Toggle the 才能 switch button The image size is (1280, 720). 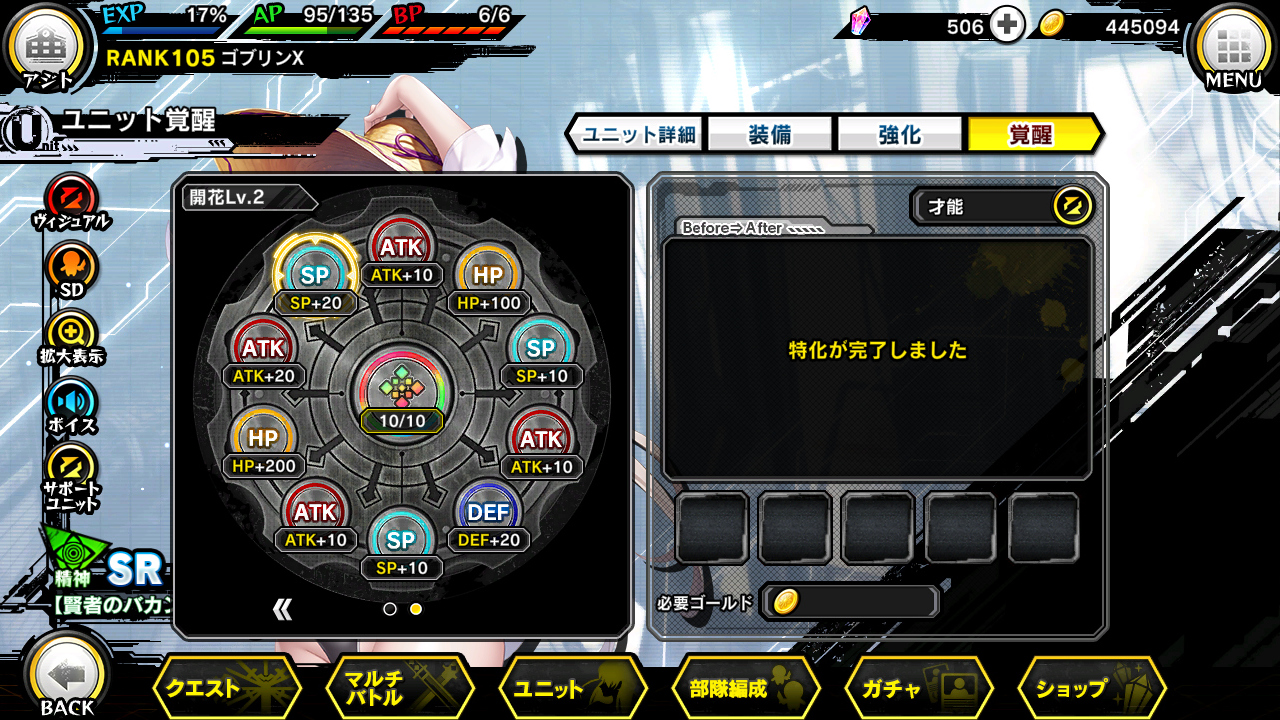pos(1072,207)
